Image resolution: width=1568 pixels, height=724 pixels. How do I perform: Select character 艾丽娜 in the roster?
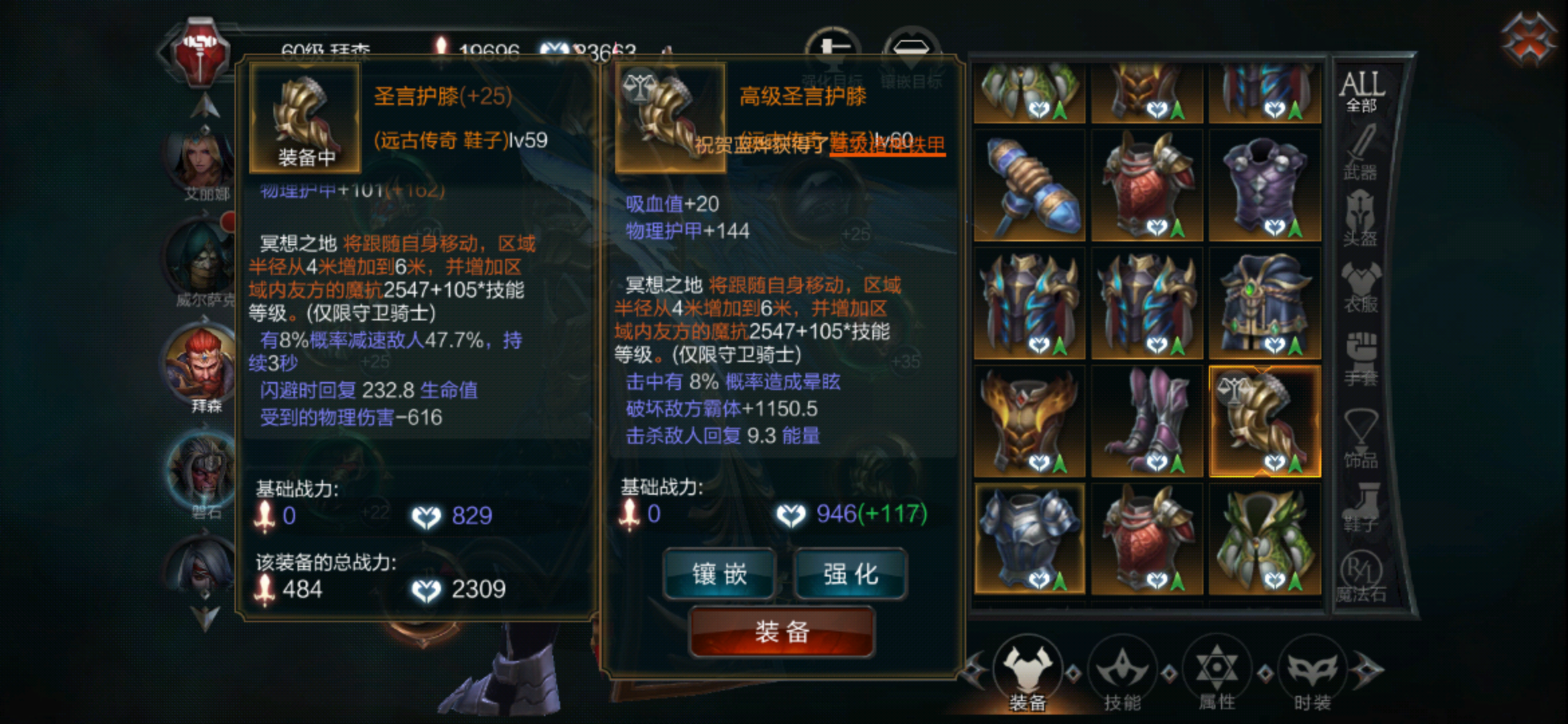click(x=201, y=161)
